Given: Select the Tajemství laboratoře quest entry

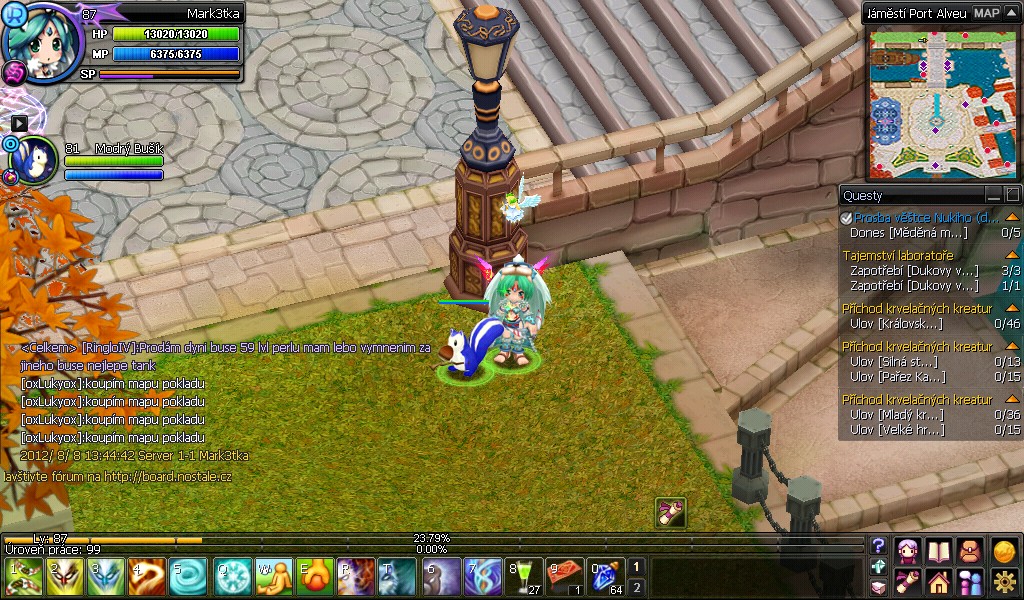Looking at the screenshot, I should (x=897, y=255).
